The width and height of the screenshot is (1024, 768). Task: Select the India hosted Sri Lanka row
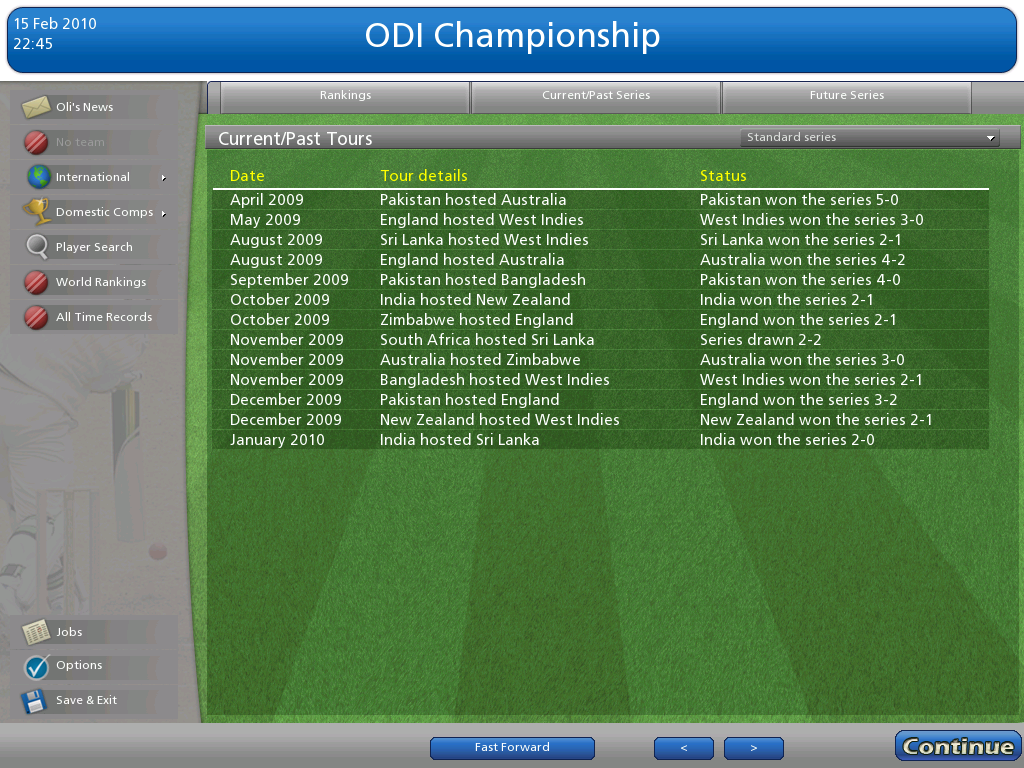tap(600, 440)
